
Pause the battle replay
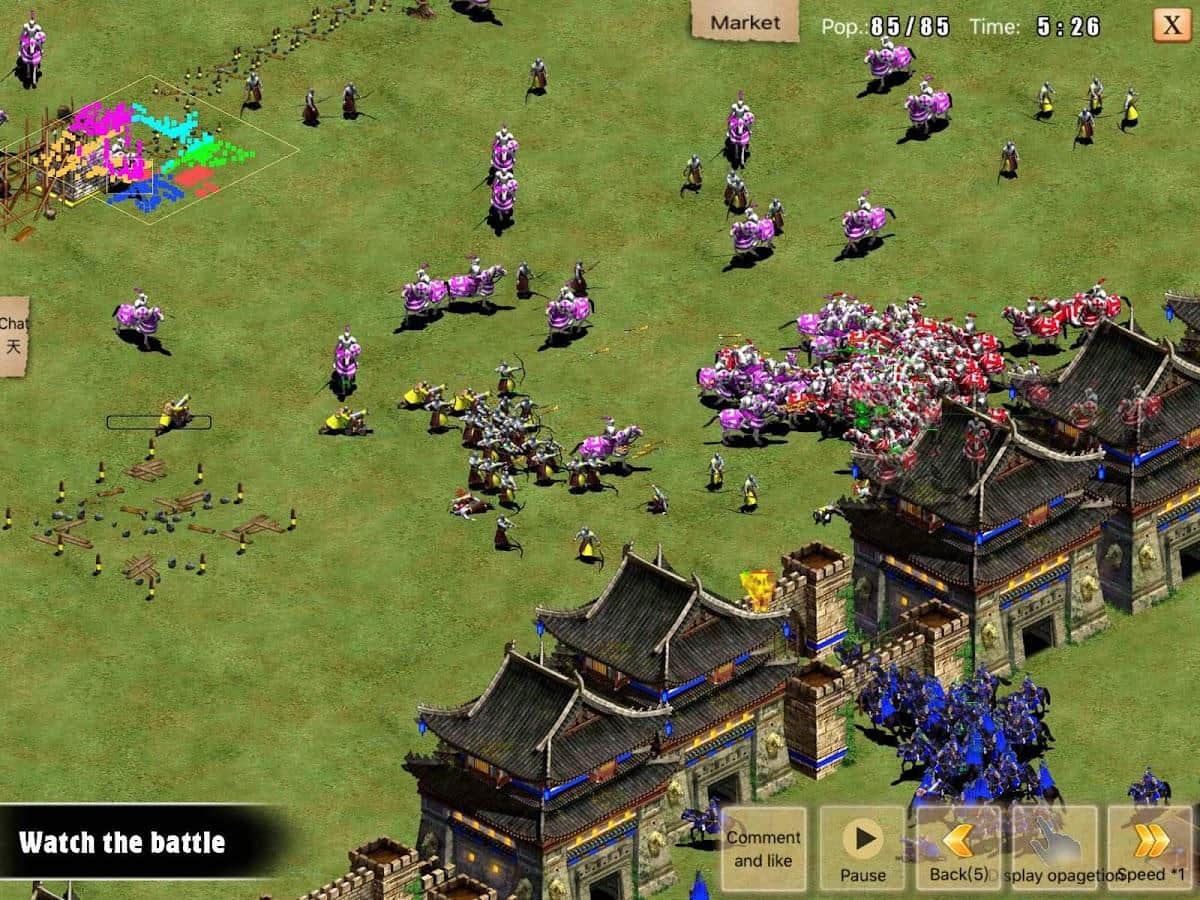click(x=862, y=848)
